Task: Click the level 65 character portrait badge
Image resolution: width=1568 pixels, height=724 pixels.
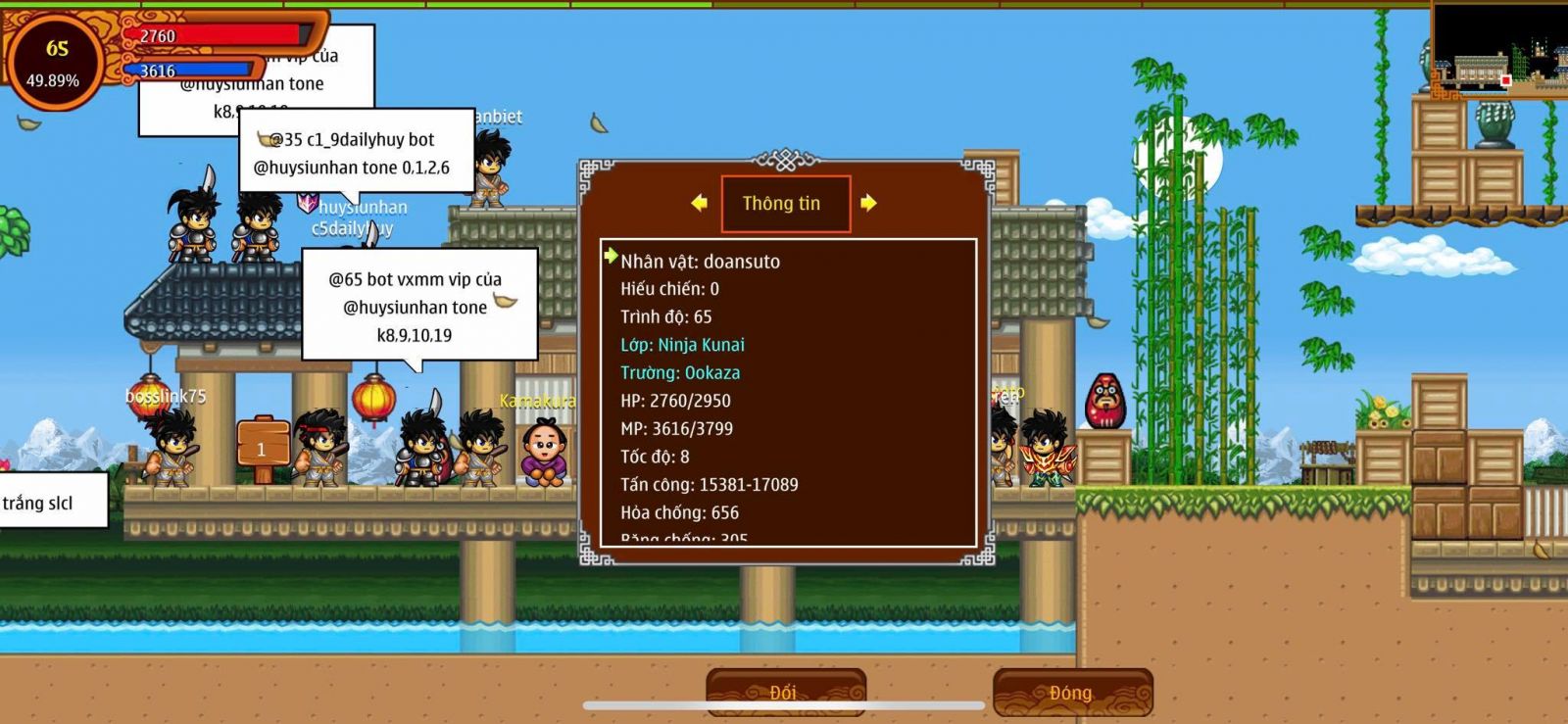Action: click(54, 62)
